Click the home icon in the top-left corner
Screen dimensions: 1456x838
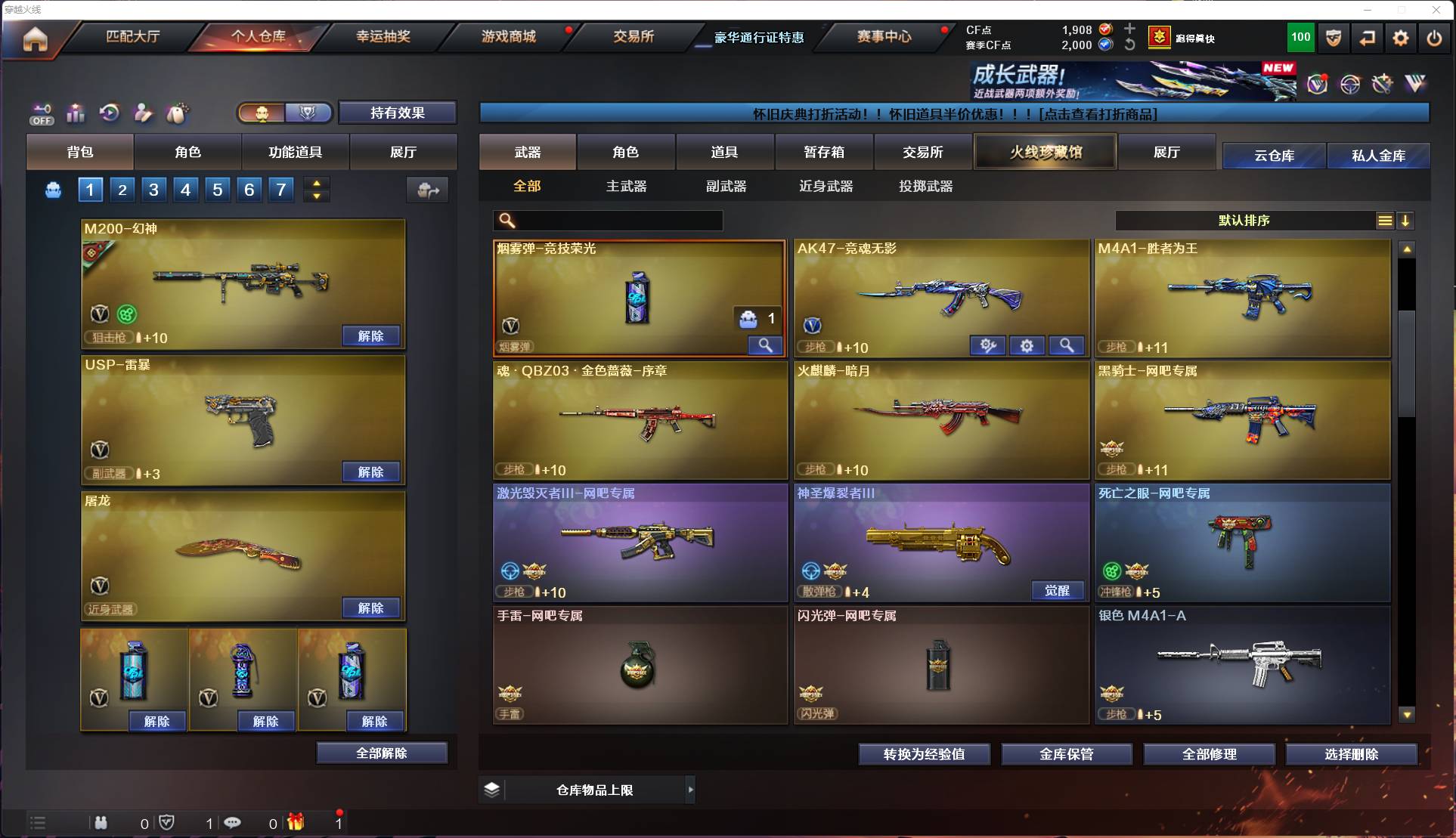(33, 39)
